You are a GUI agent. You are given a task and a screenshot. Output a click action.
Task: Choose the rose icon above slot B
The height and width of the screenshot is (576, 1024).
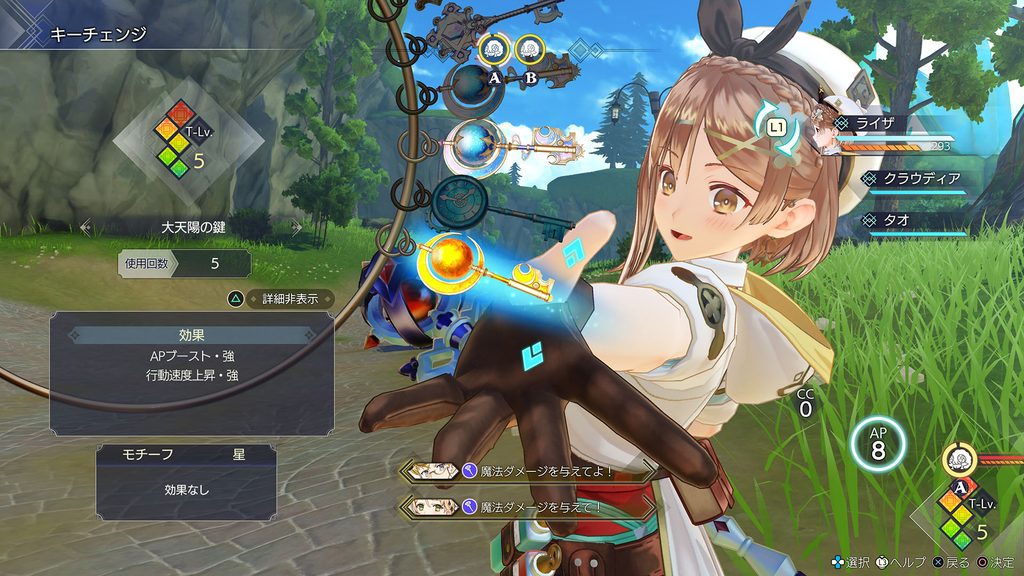click(x=530, y=48)
